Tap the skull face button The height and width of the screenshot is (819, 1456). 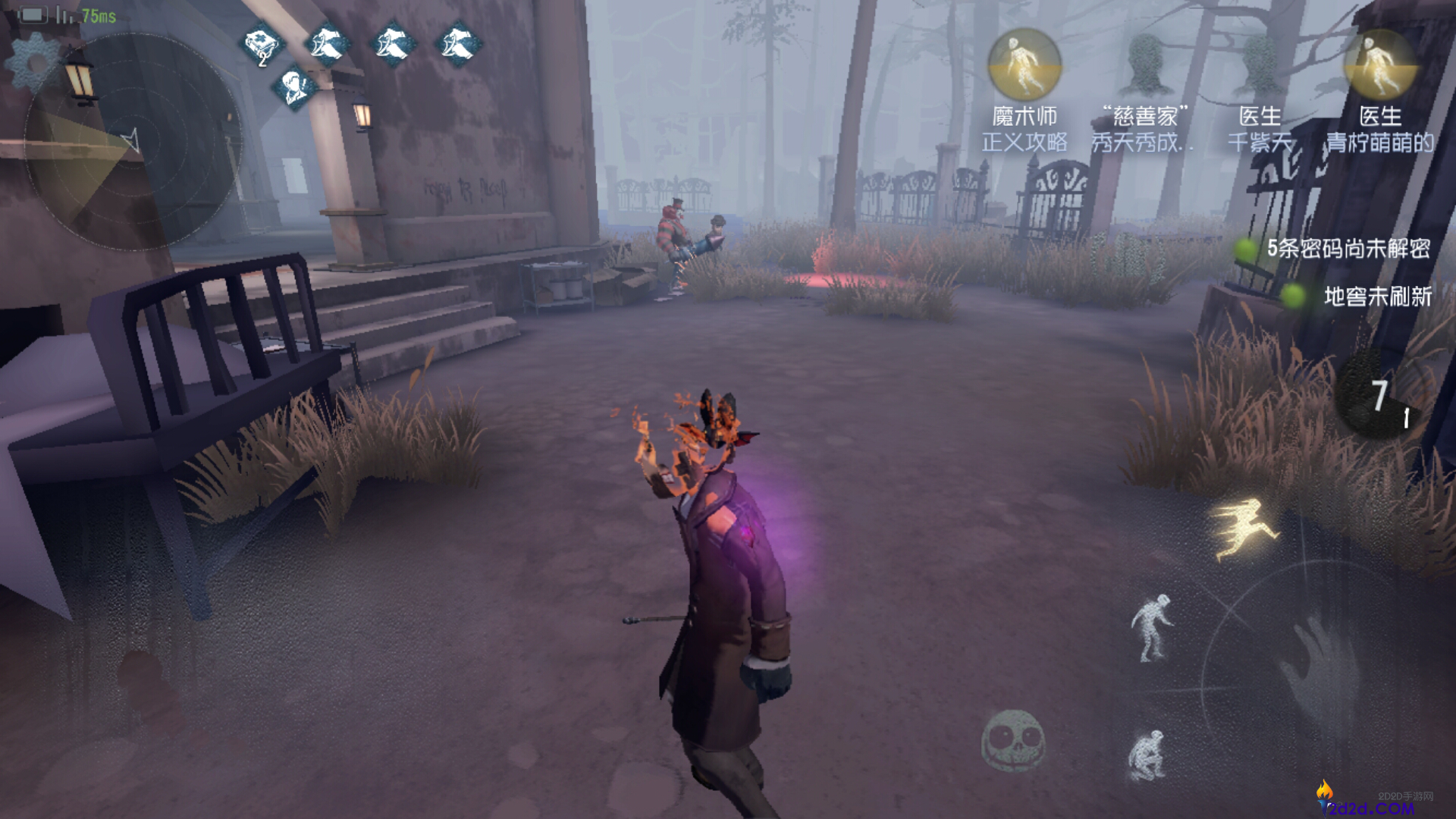tap(1013, 741)
